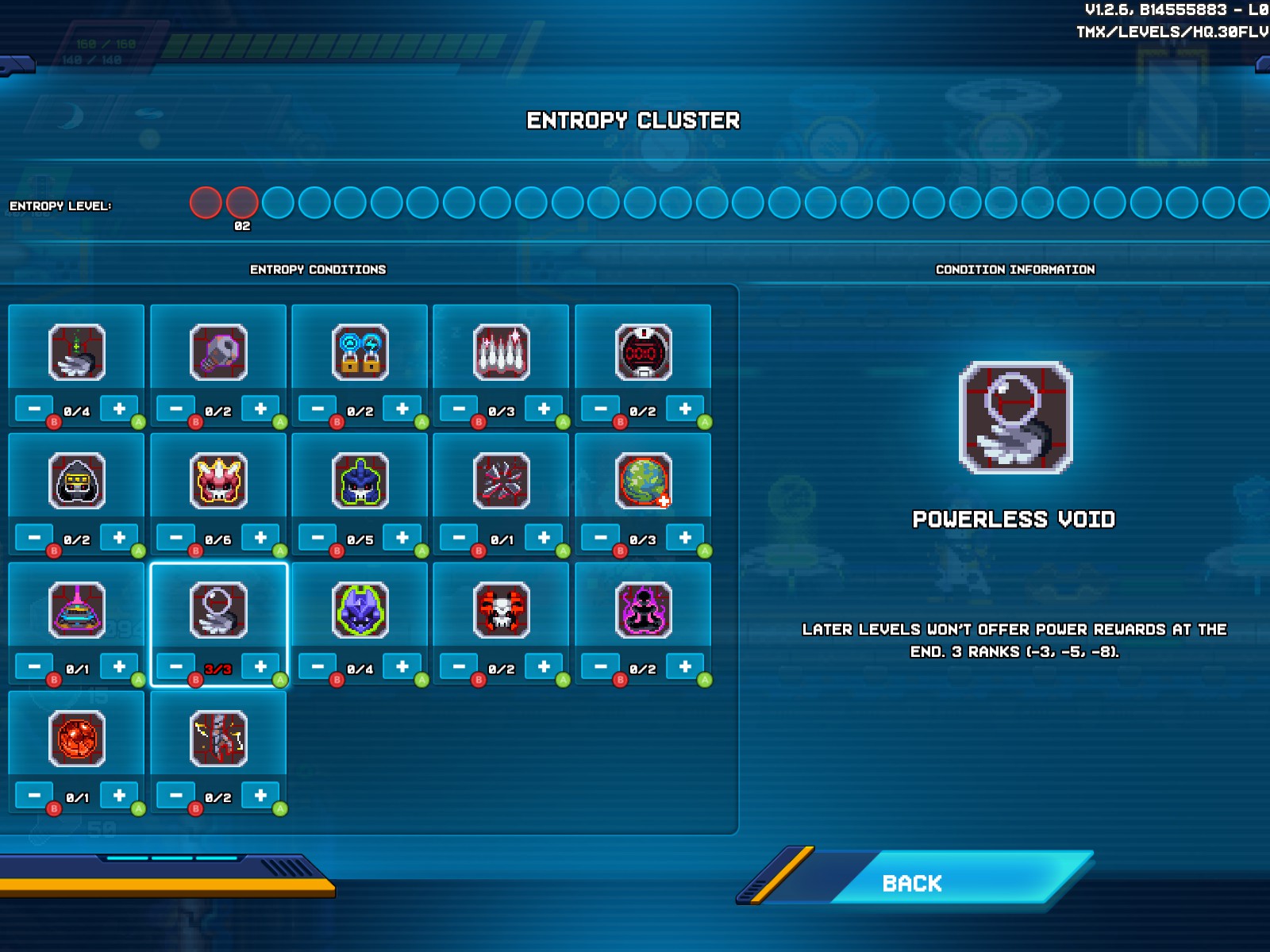
Task: Select the shattered glass condition icon
Action: pyautogui.click(x=501, y=481)
